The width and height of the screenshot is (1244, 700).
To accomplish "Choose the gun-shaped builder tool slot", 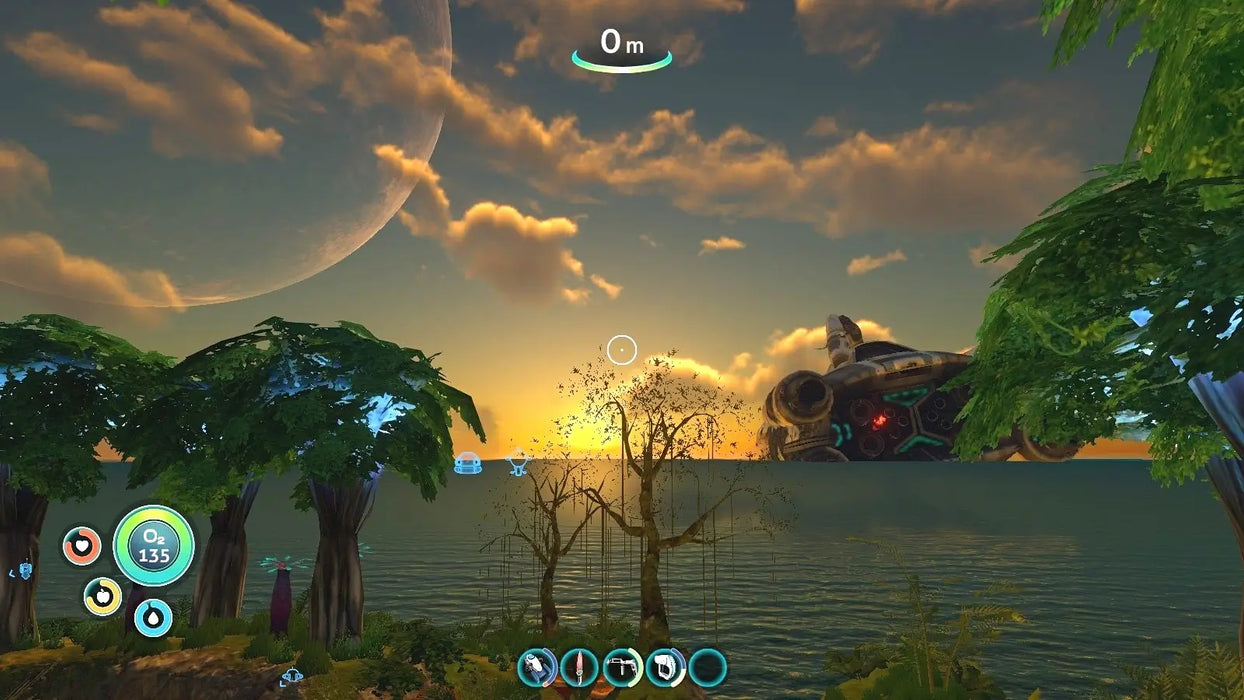I will pos(623,667).
